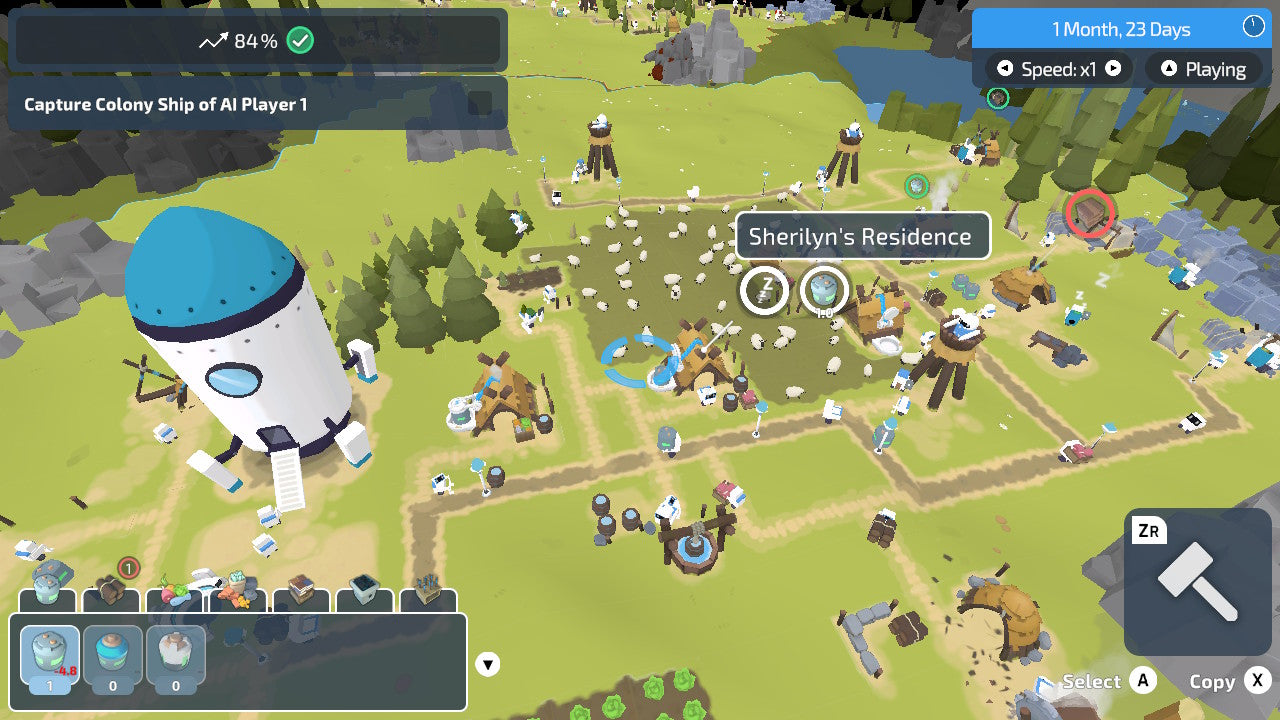Increase game speed with the right arrow
The height and width of the screenshot is (720, 1280).
(x=1113, y=69)
